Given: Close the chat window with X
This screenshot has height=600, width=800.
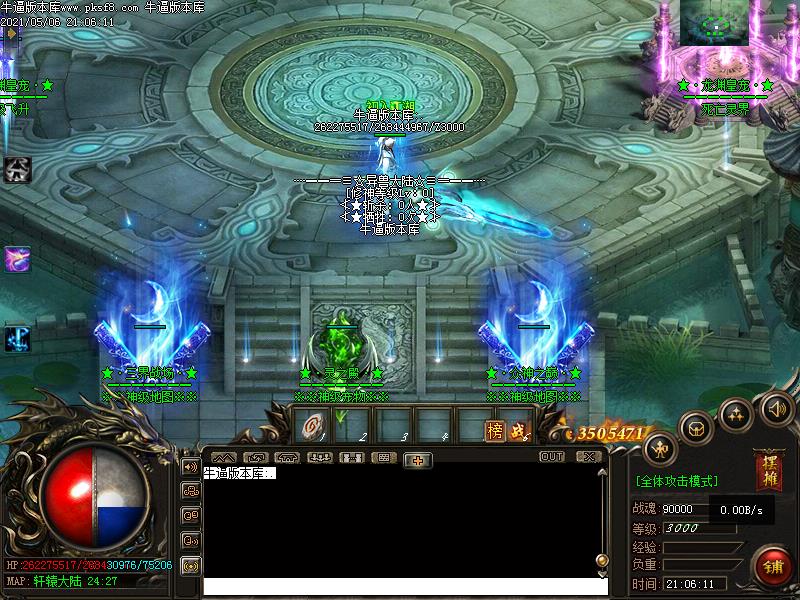Looking at the screenshot, I should click(589, 456).
